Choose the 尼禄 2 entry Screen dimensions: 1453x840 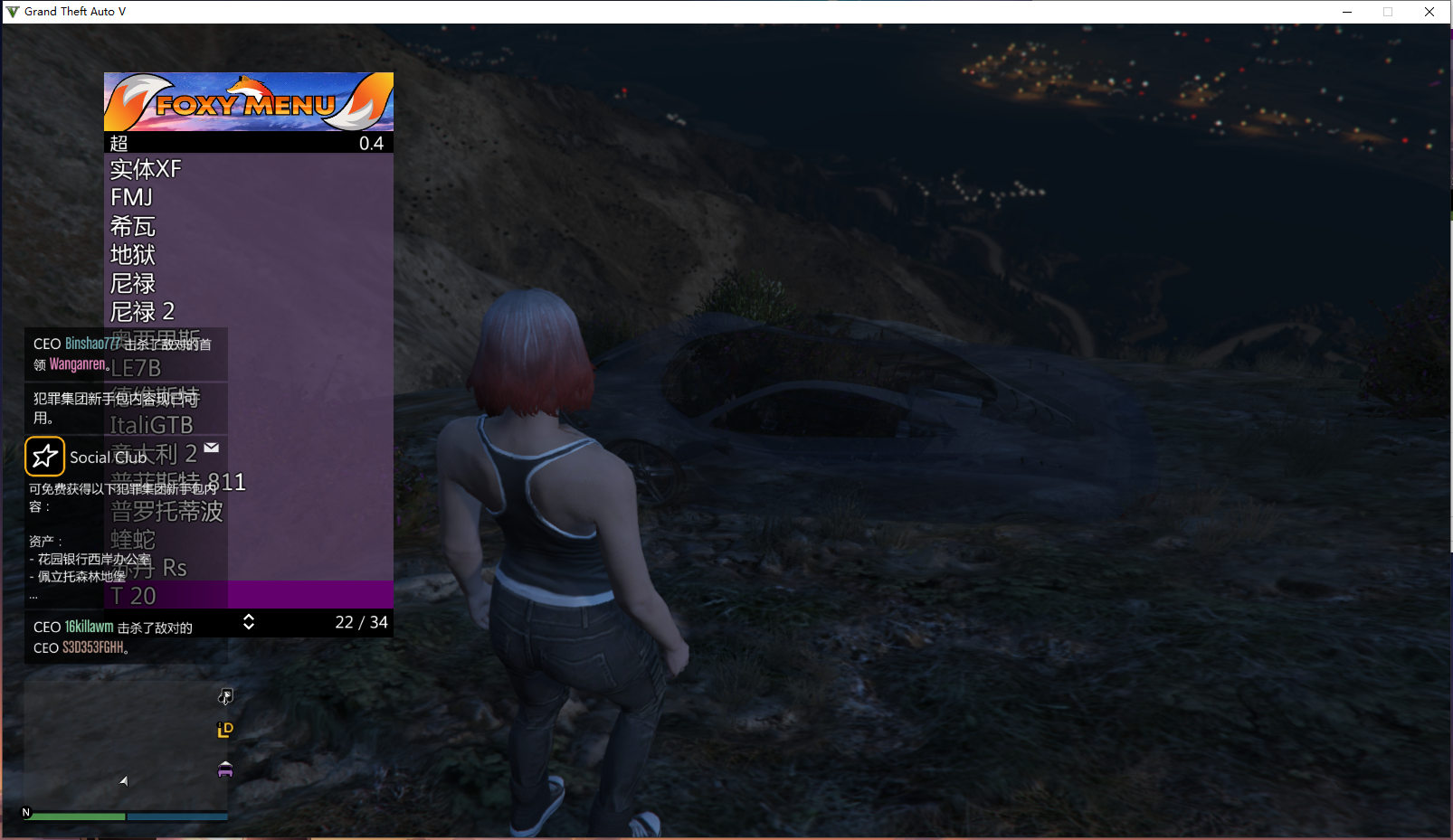click(142, 312)
